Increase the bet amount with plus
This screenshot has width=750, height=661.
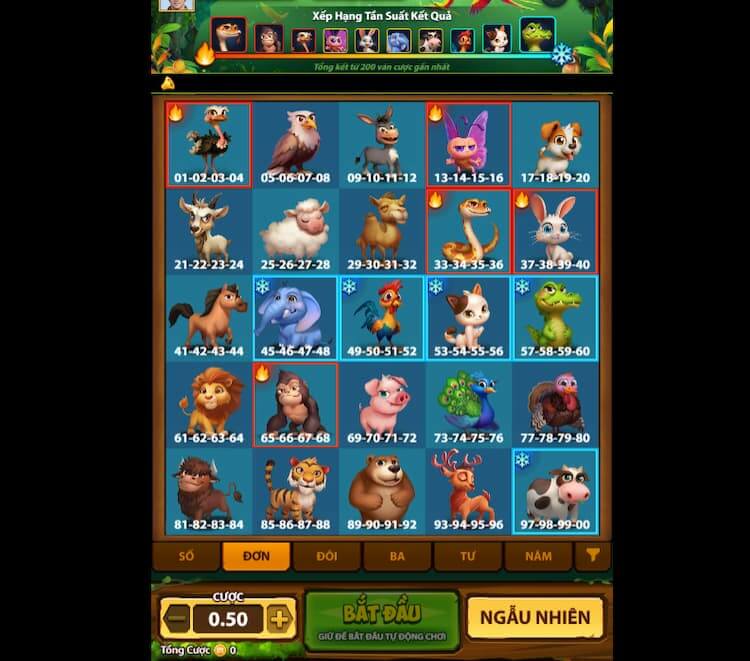point(279,619)
